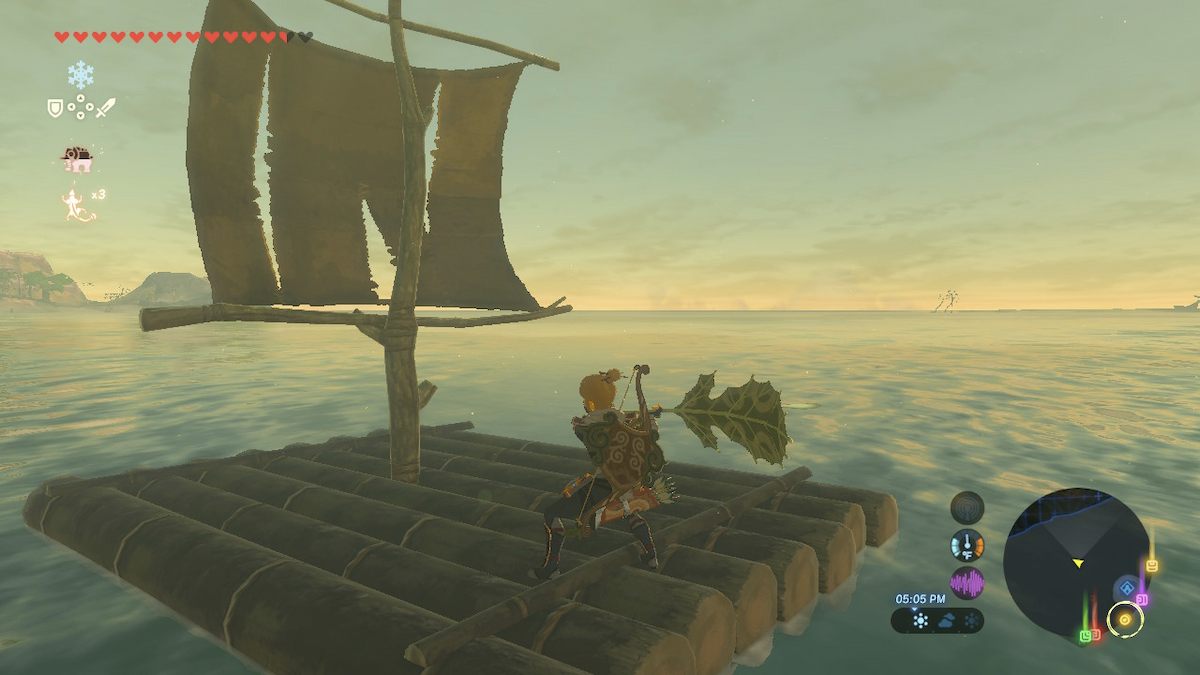This screenshot has width=1200, height=675.
Task: Click the purple noise meter
Action: coord(967,582)
